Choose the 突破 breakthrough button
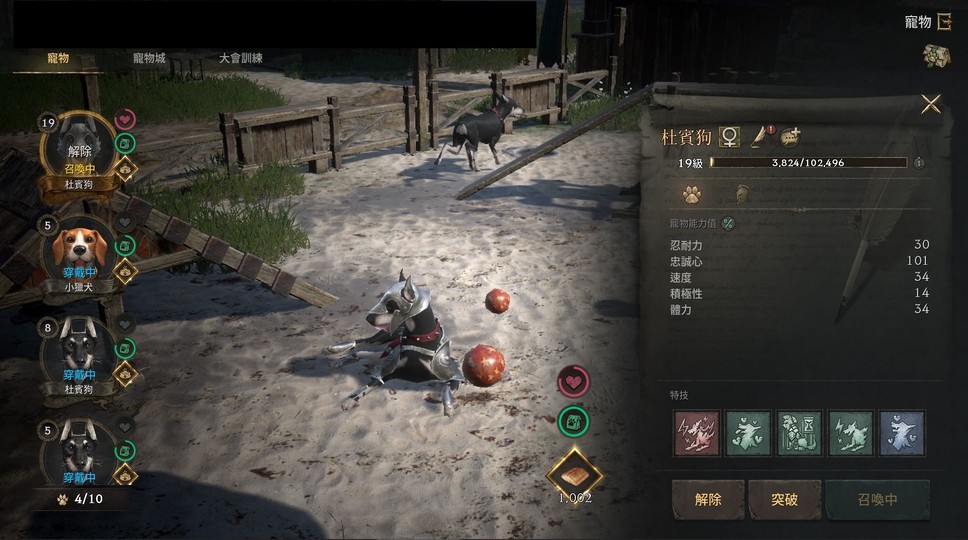Image resolution: width=968 pixels, height=540 pixels. point(784,499)
